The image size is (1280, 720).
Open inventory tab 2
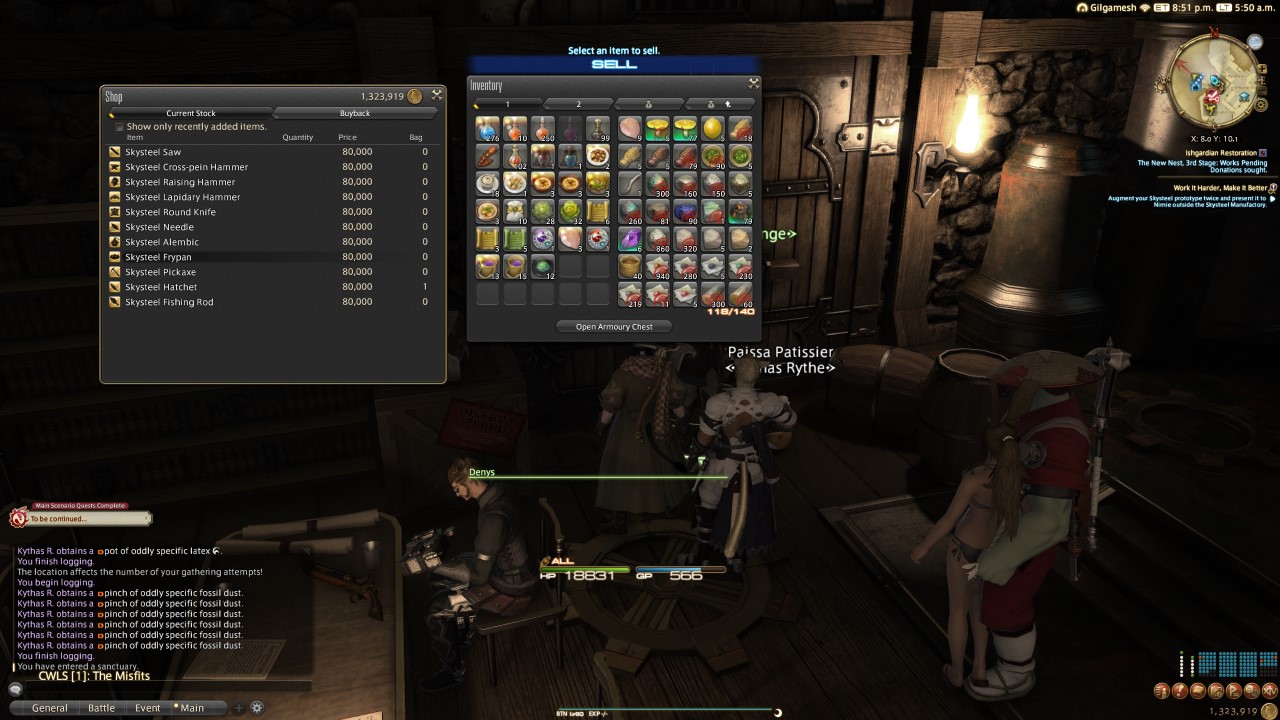tap(577, 104)
